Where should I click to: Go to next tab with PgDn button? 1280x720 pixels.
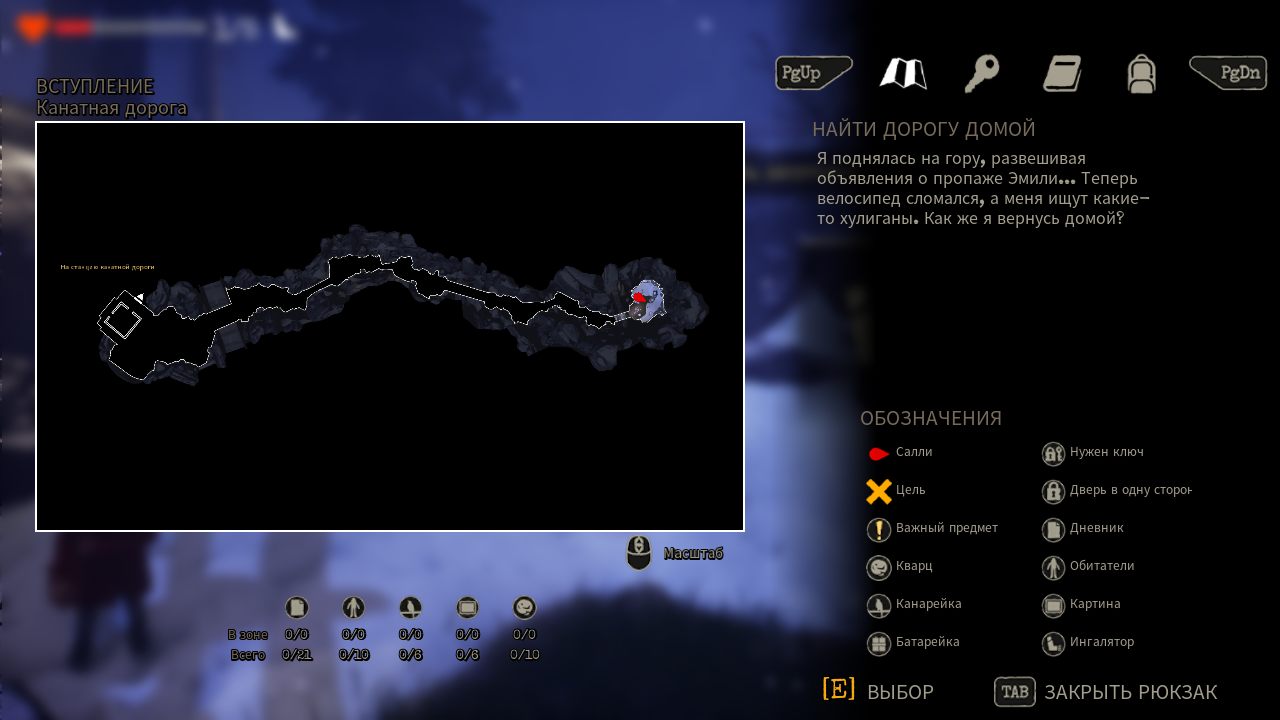tap(1228, 73)
